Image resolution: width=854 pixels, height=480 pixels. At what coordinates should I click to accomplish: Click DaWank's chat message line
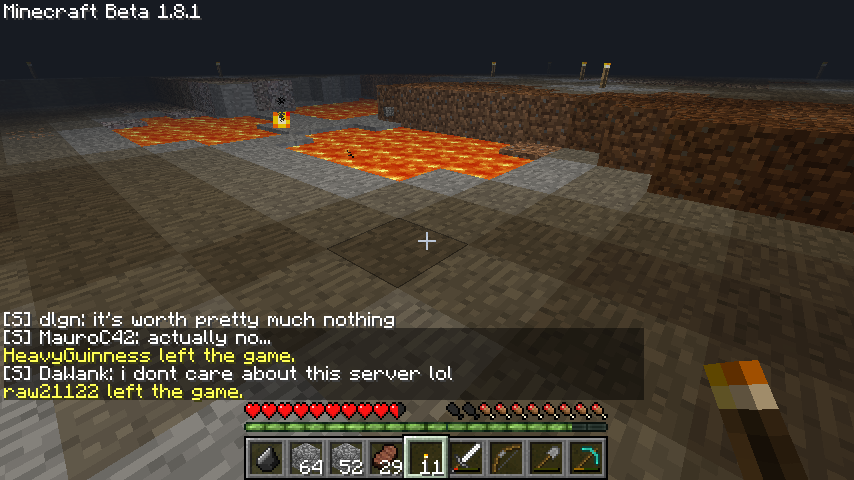coord(228,374)
